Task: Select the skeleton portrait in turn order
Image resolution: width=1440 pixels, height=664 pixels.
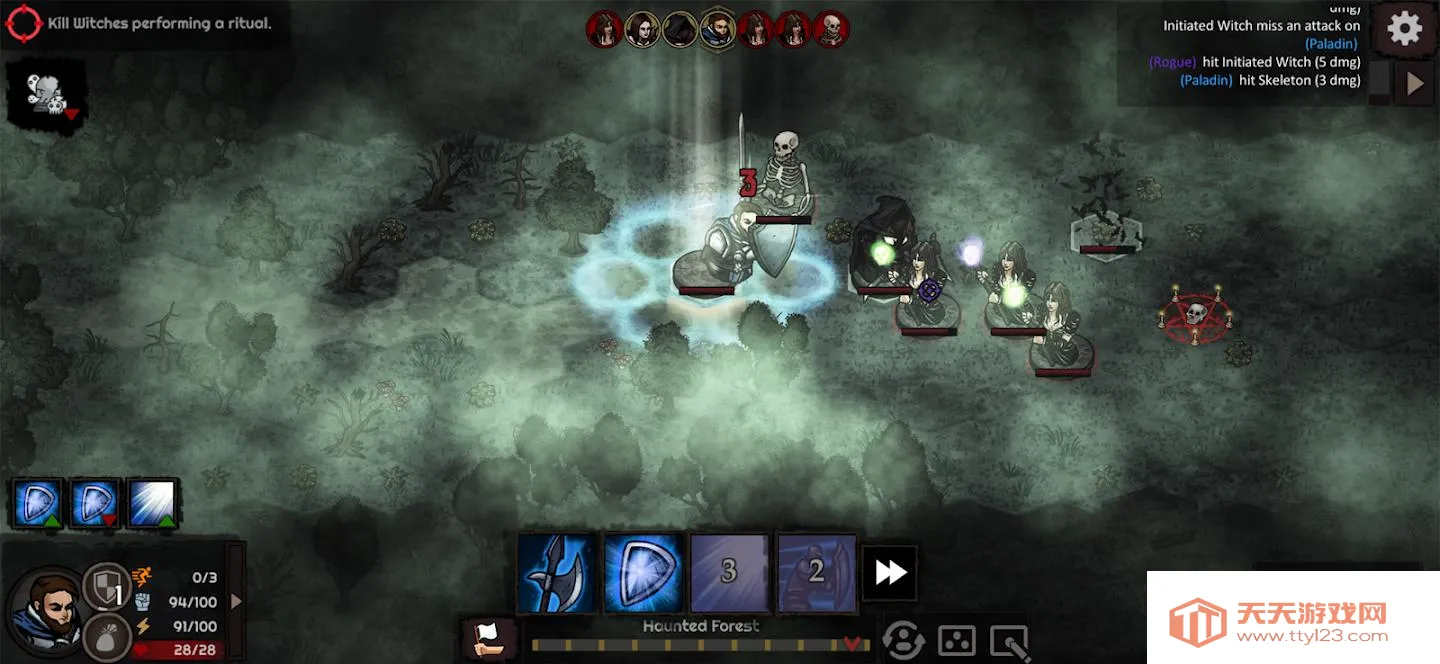Action: (x=830, y=29)
